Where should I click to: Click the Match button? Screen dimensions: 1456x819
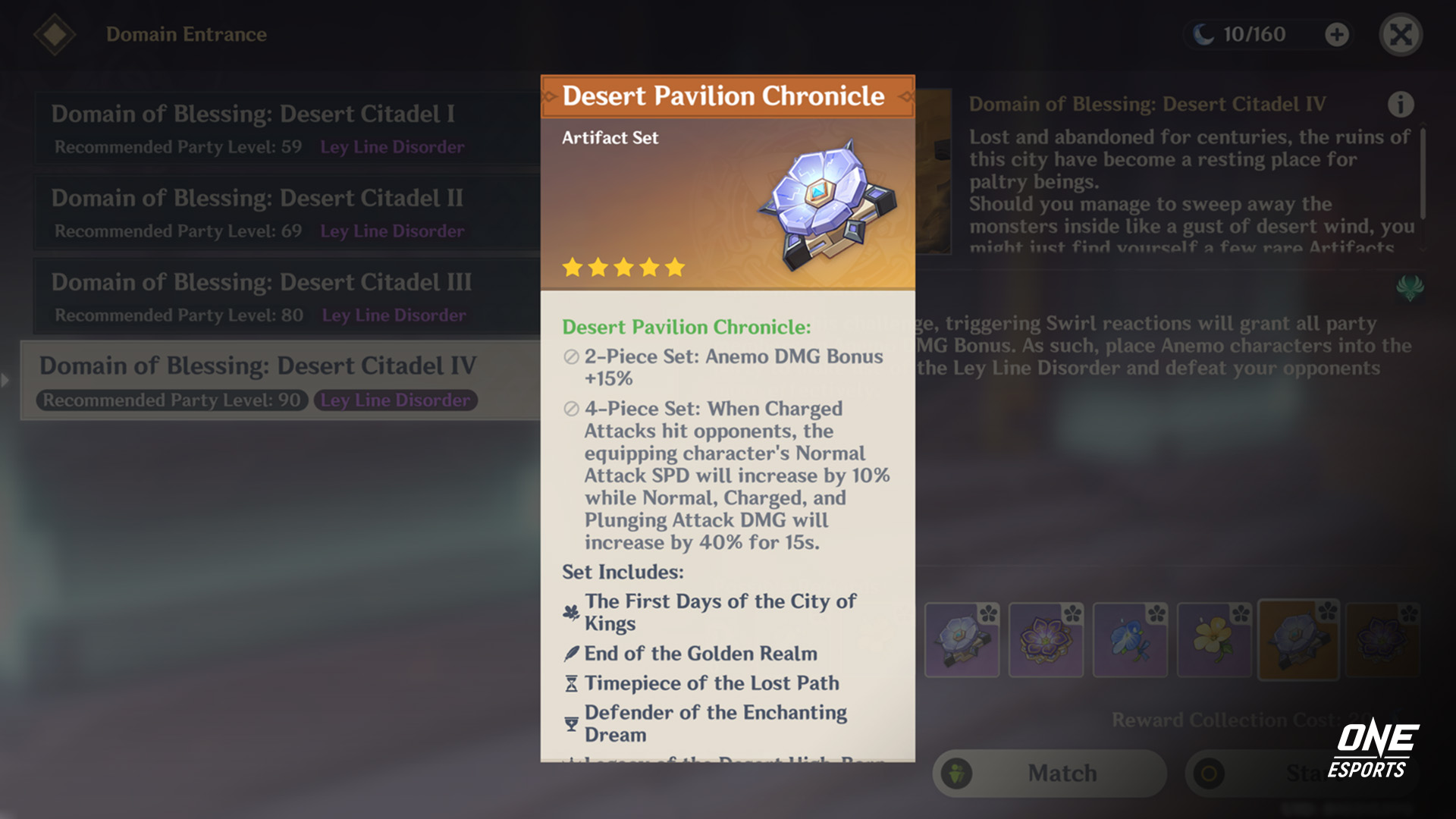1062,773
